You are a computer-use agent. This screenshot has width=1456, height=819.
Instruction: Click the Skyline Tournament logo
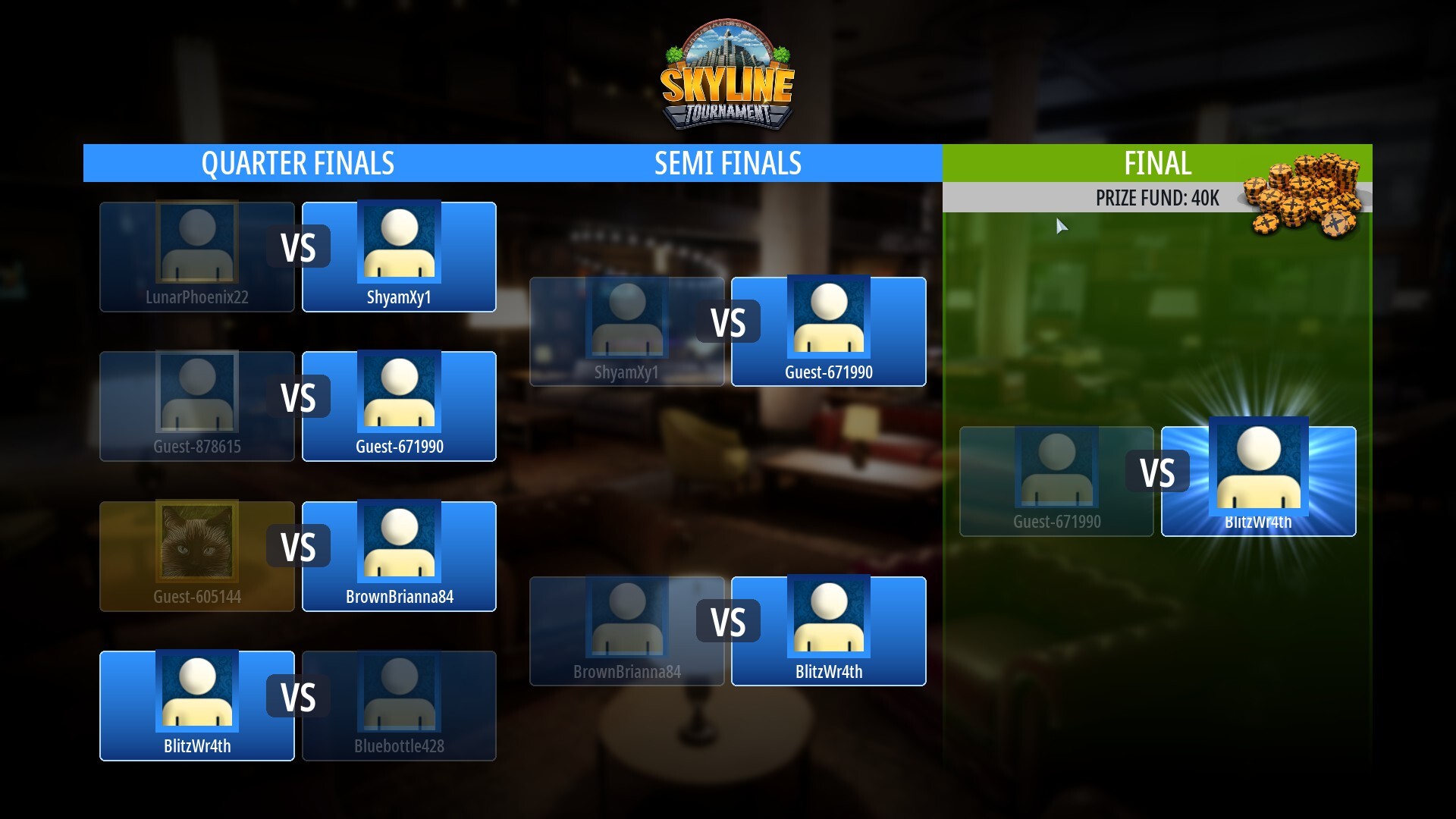click(726, 76)
